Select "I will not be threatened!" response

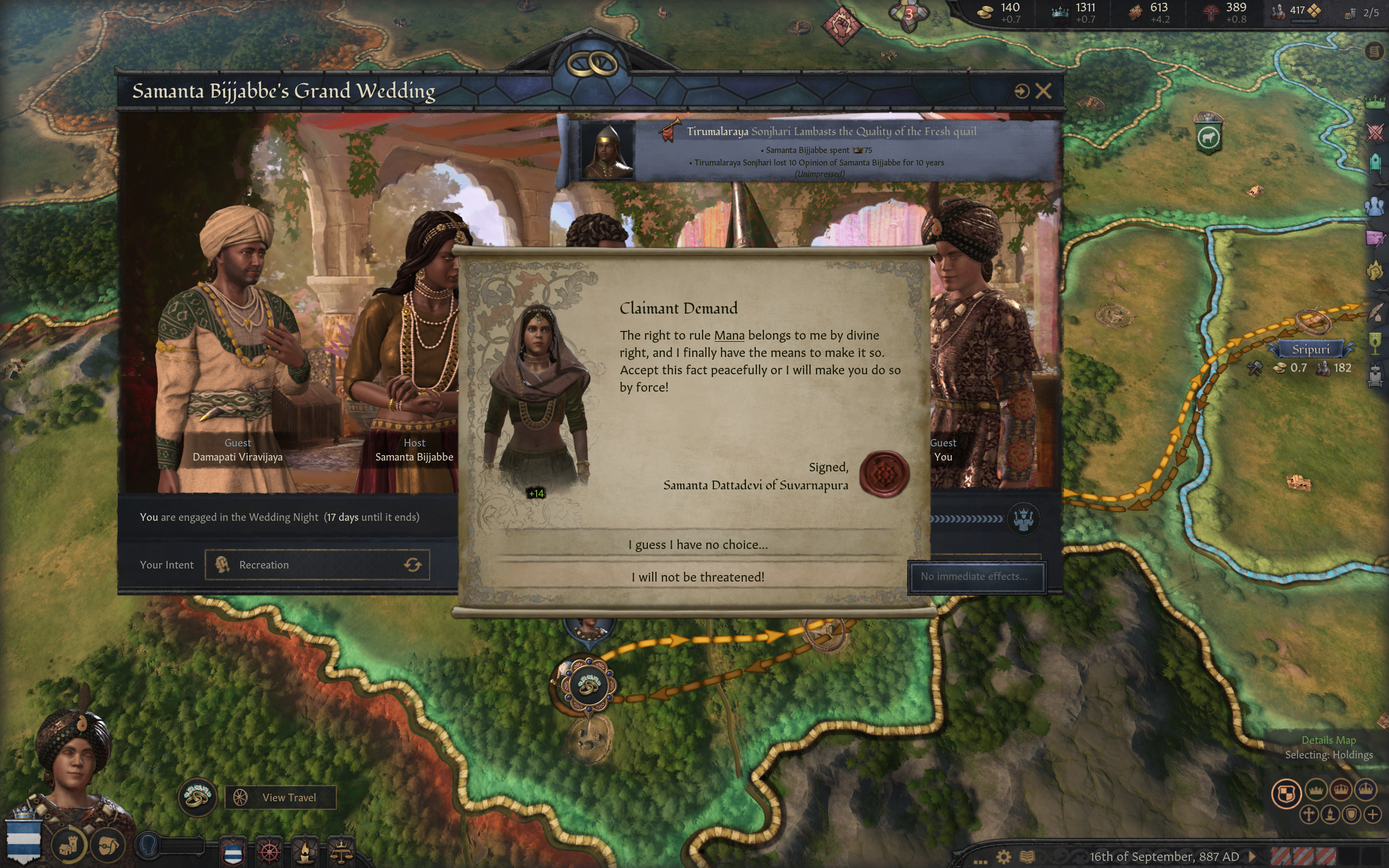pyautogui.click(x=697, y=577)
